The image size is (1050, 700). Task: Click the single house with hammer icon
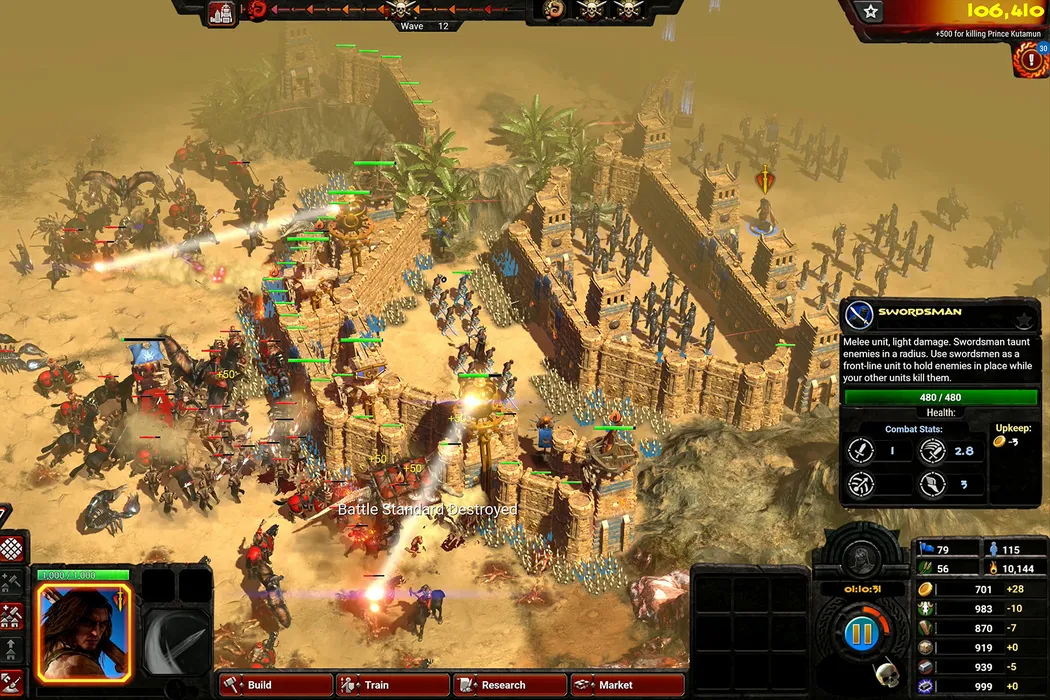(11, 582)
